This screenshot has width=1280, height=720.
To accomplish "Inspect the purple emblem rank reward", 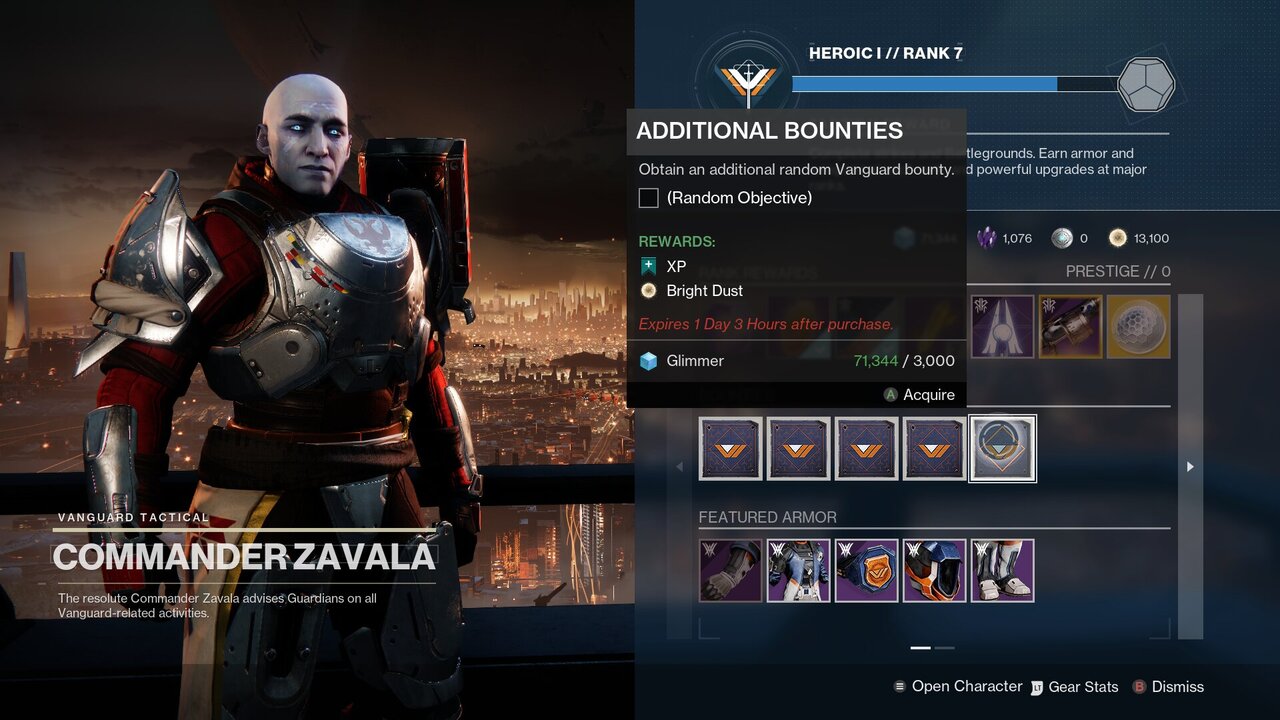I will point(1002,326).
